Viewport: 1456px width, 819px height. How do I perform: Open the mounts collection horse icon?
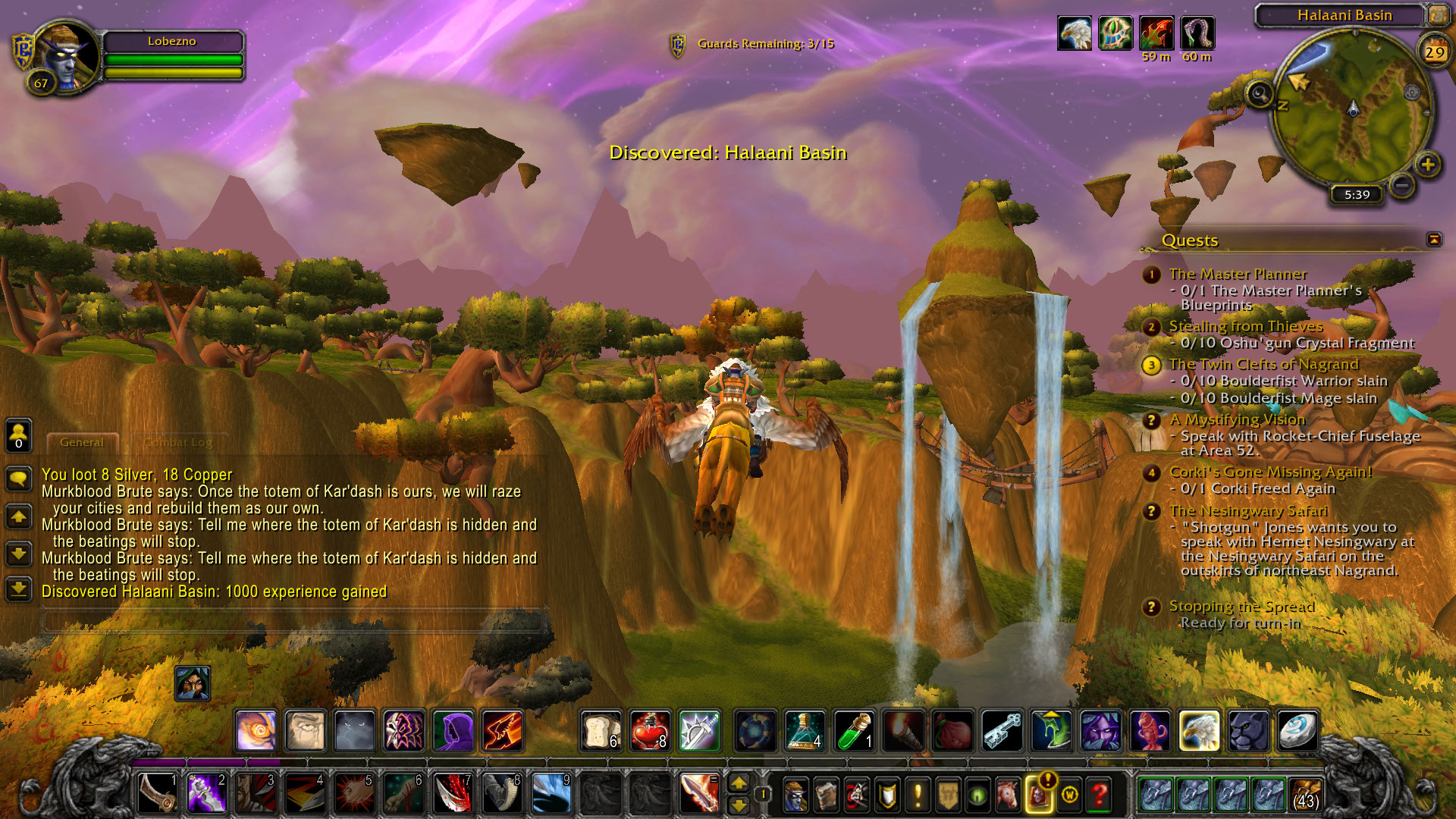1008,795
